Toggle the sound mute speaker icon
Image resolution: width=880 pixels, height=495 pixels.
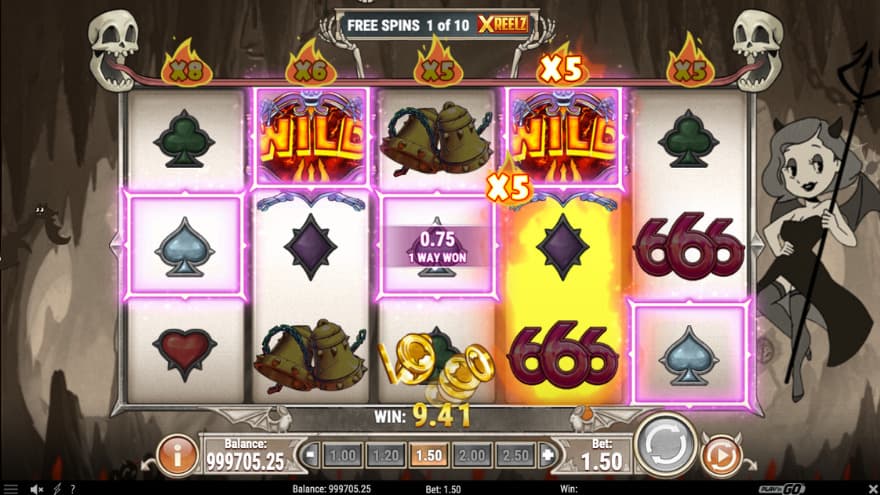pos(37,488)
